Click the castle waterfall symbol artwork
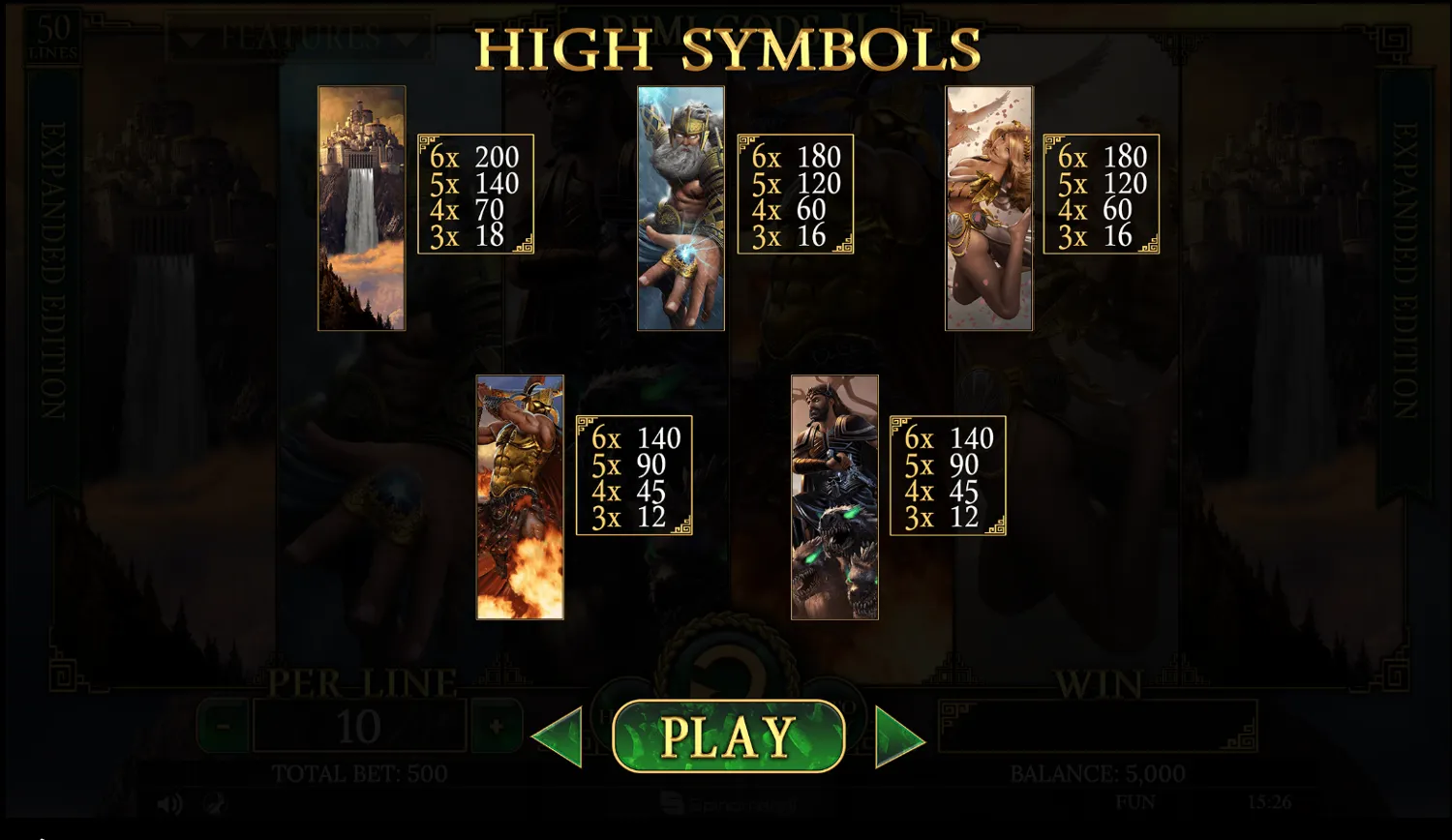Image resolution: width=1452 pixels, height=840 pixels. (360, 208)
